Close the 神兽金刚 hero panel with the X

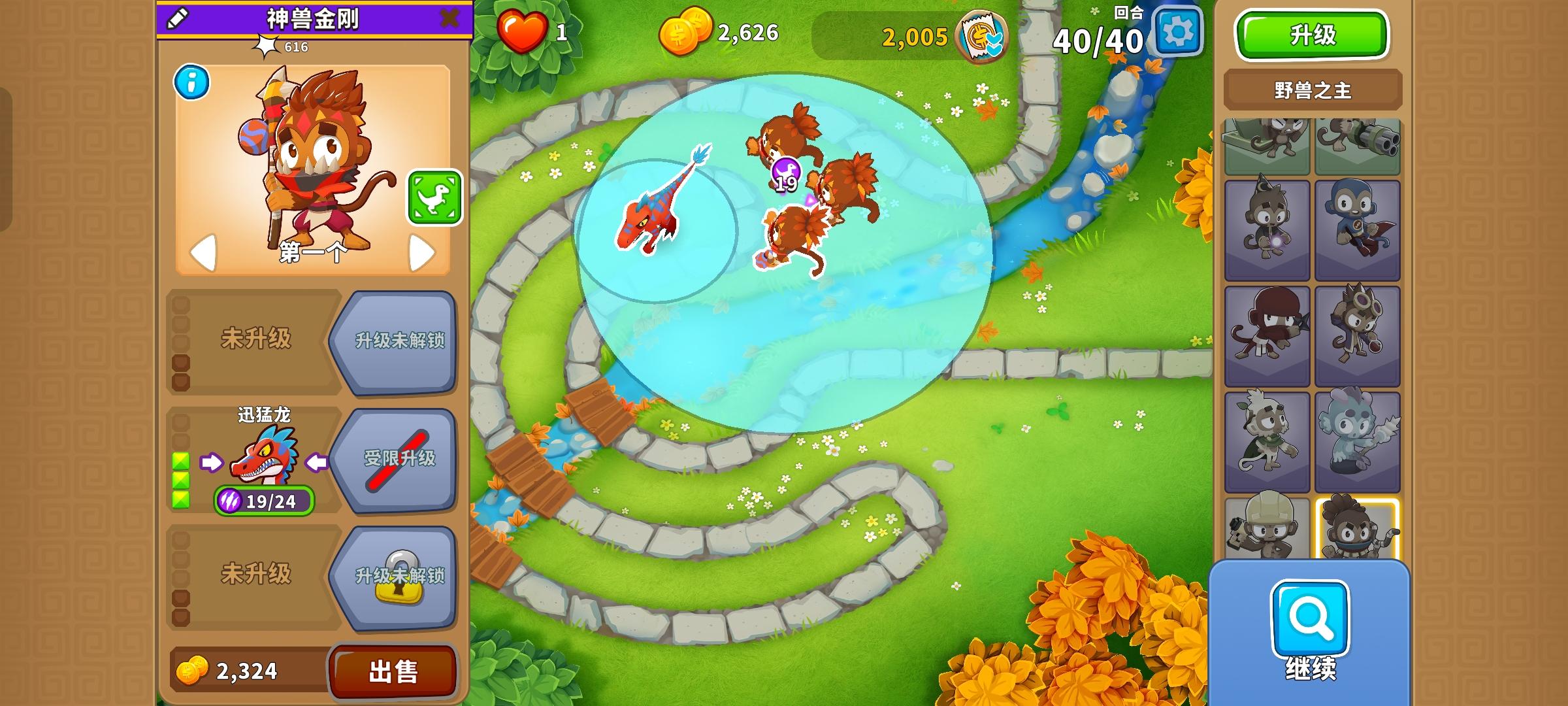[451, 18]
